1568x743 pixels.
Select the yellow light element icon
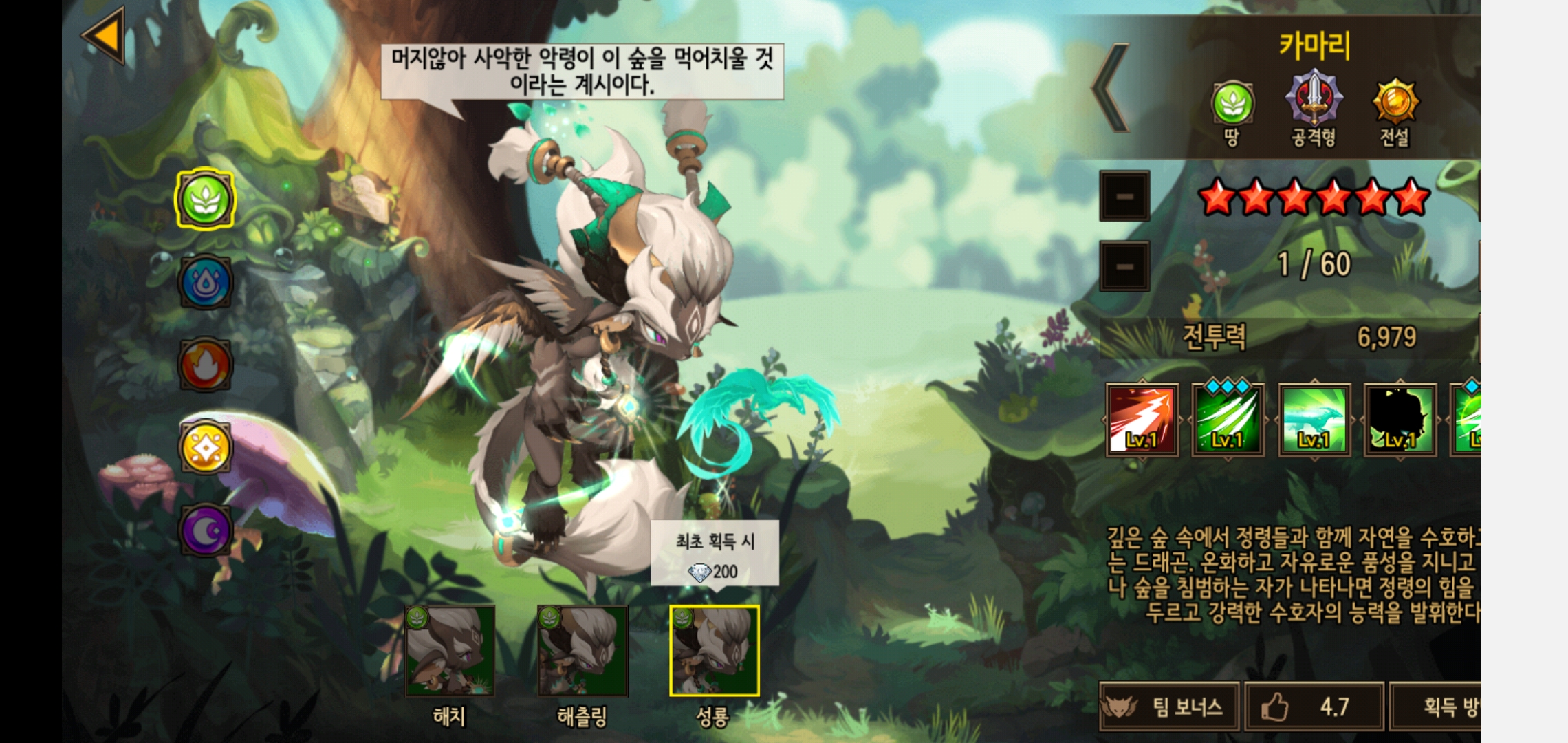tap(205, 448)
